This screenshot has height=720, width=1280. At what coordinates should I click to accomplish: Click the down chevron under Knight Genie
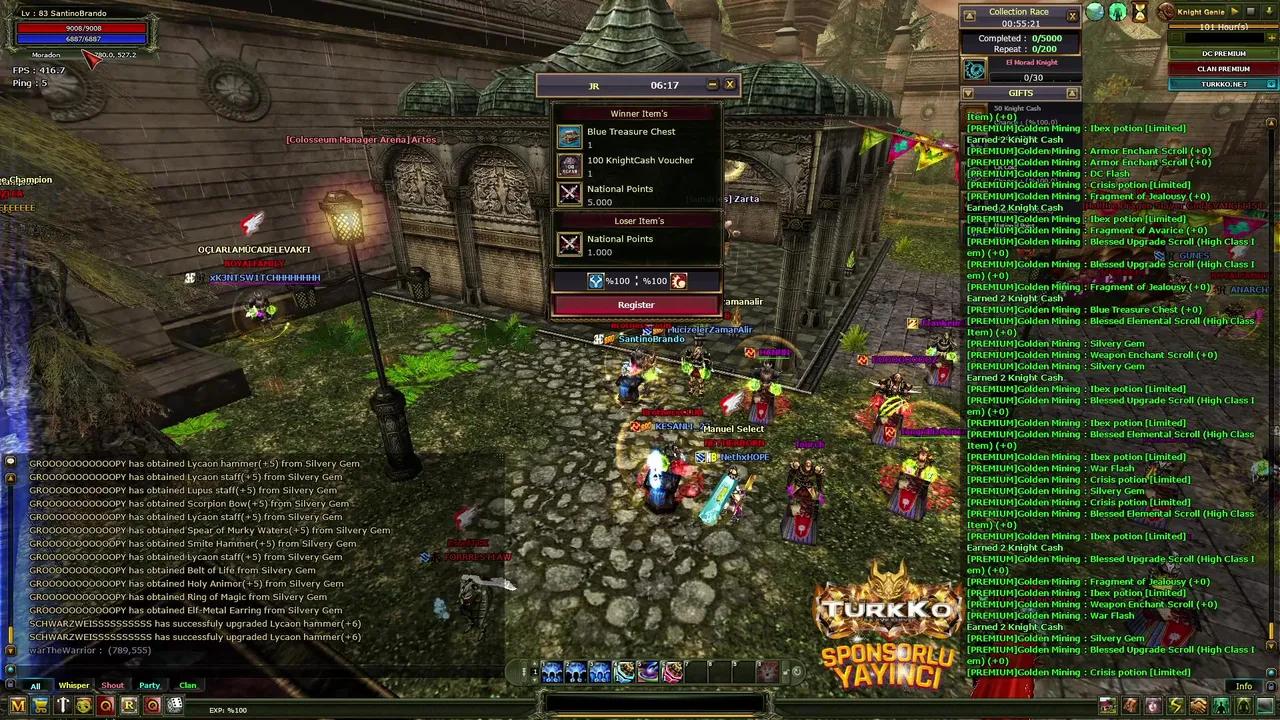1269,11
